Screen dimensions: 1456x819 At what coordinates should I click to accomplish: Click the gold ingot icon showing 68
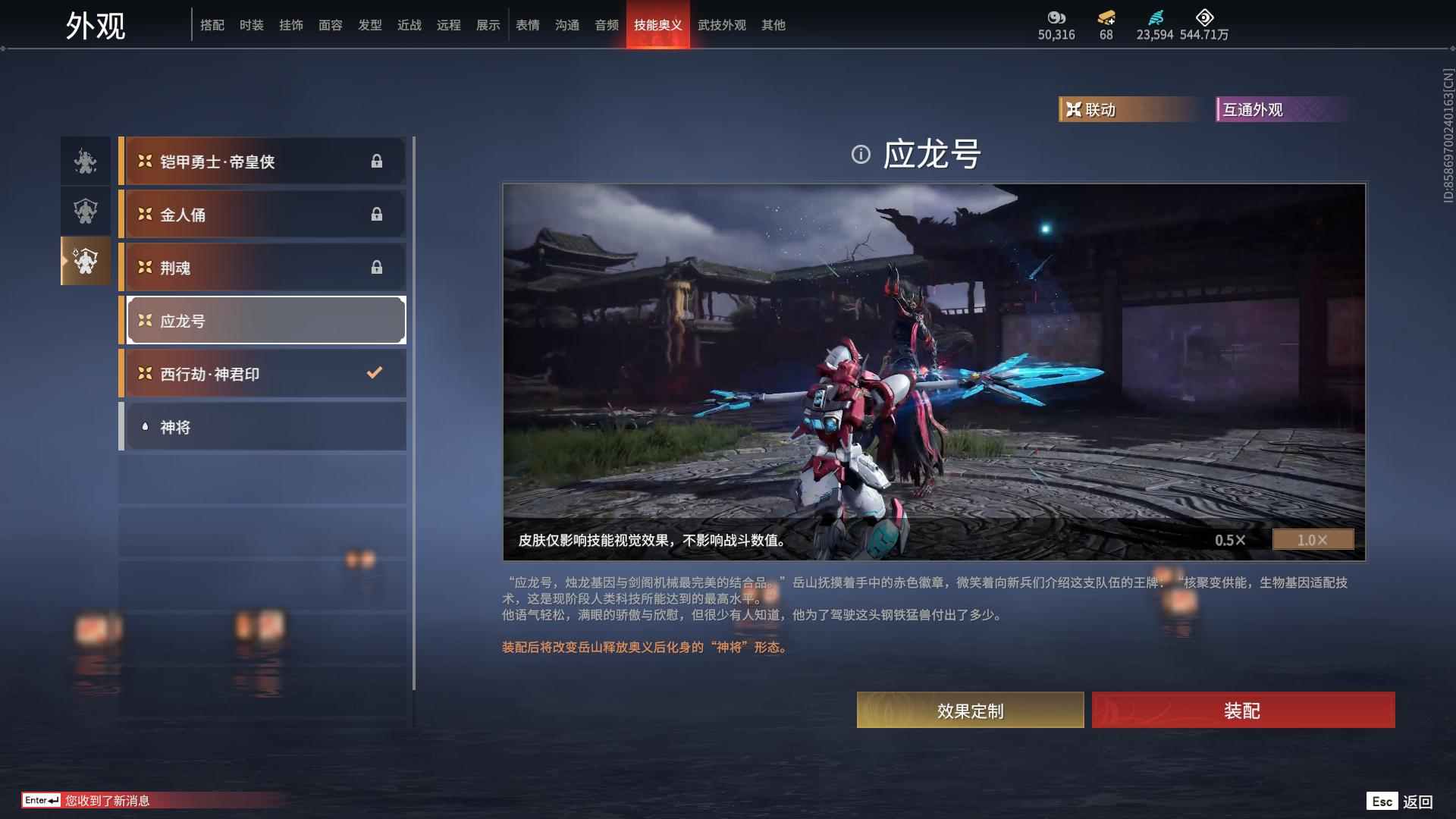[x=1104, y=18]
